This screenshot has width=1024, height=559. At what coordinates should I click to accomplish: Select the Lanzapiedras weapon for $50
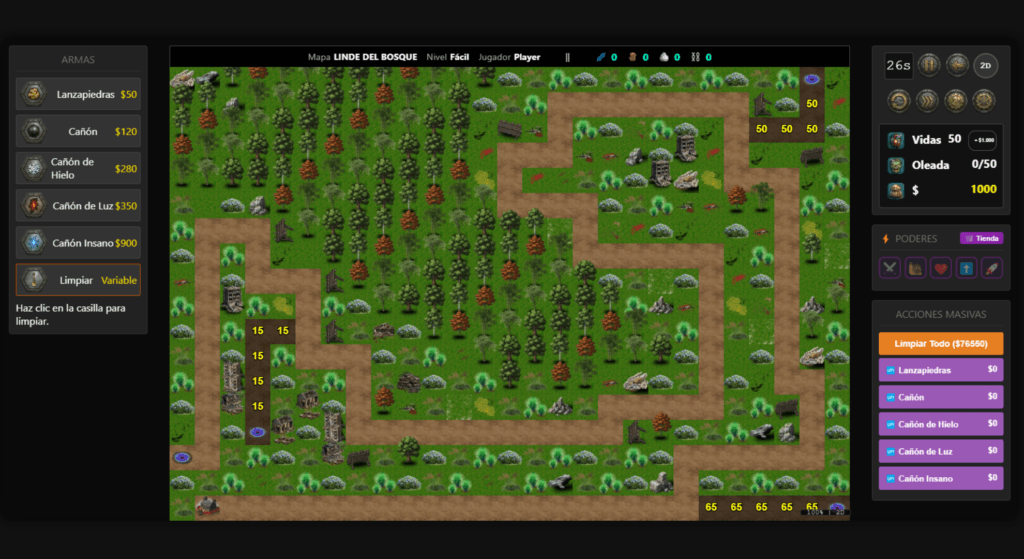pos(78,94)
